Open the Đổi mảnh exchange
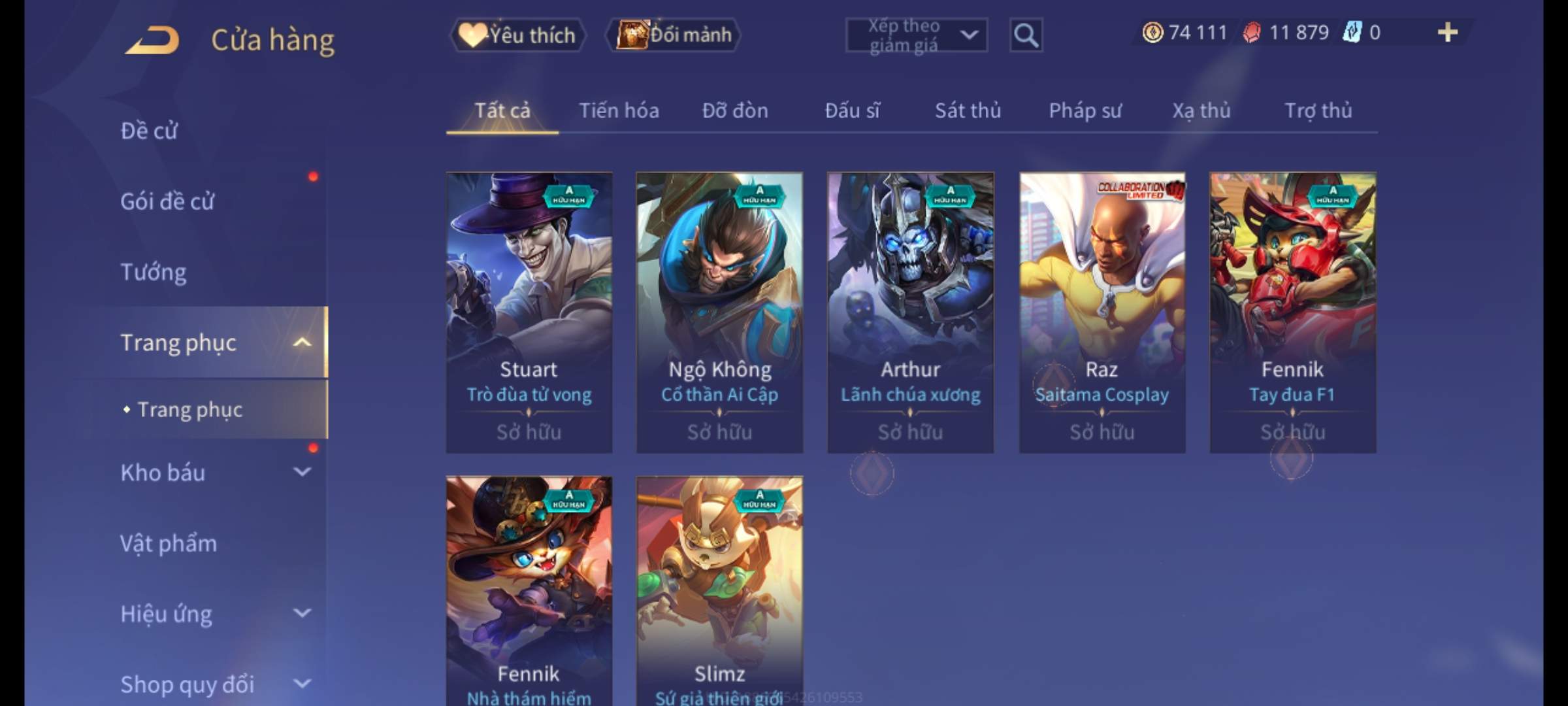 pyautogui.click(x=674, y=35)
